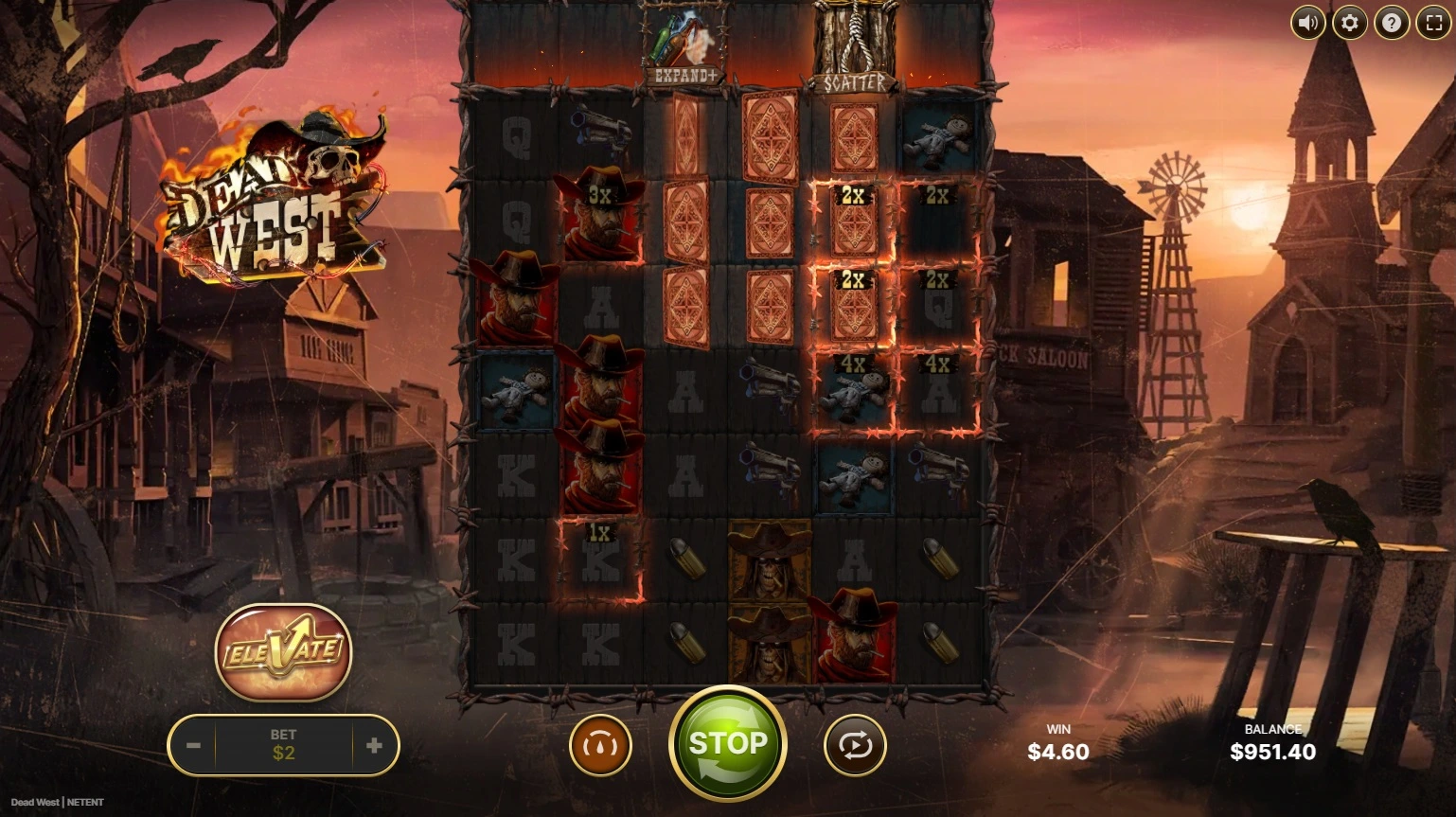Activate the Elevate feature button
1456x817 pixels.
[283, 651]
